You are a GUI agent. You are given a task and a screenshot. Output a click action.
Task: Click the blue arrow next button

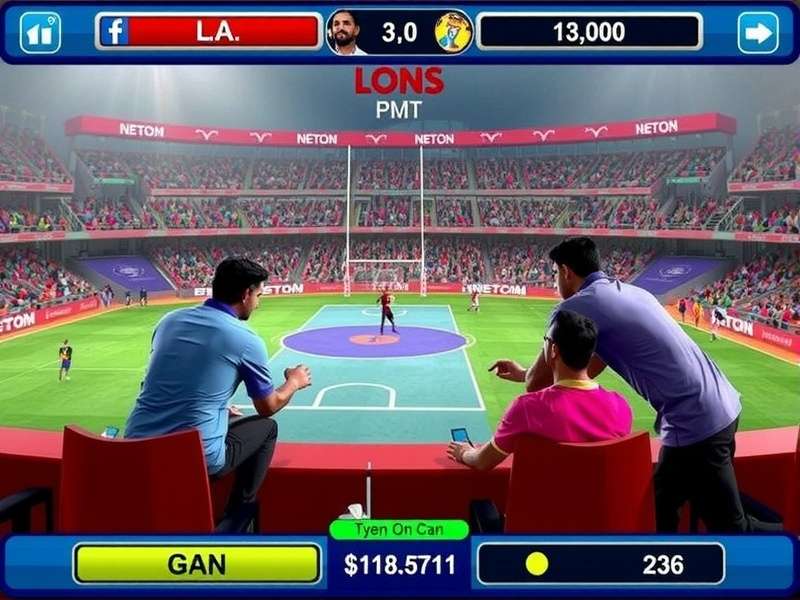(x=758, y=32)
